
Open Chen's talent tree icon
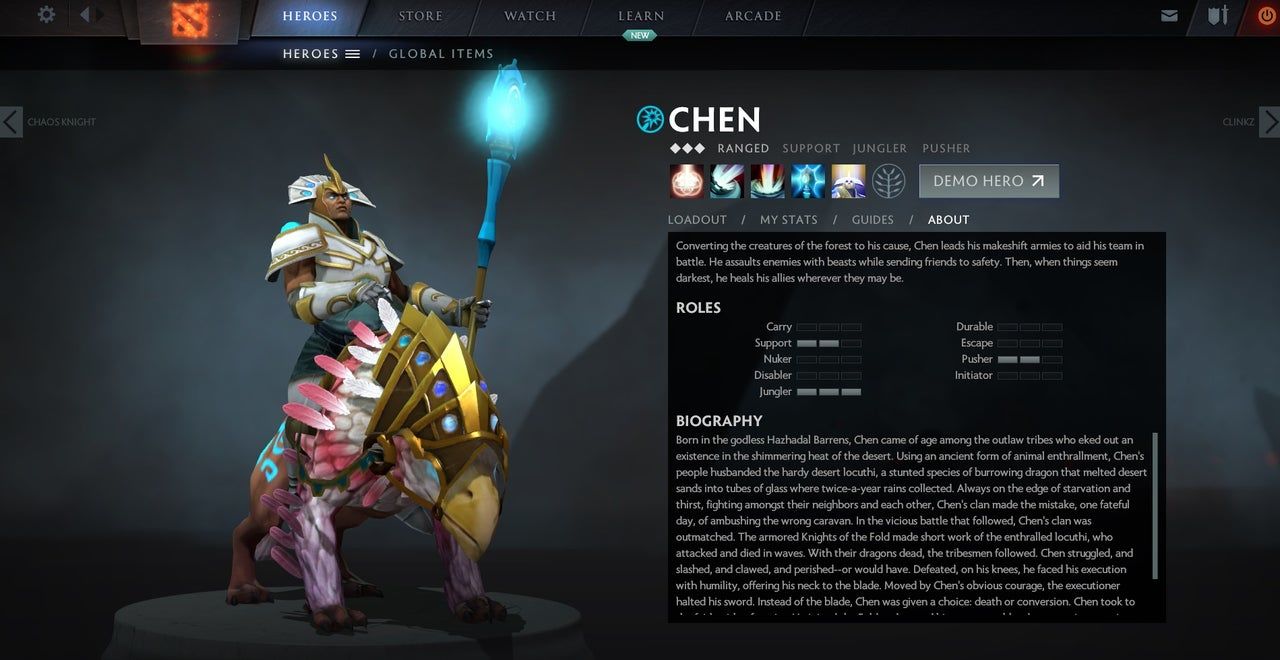pos(888,181)
